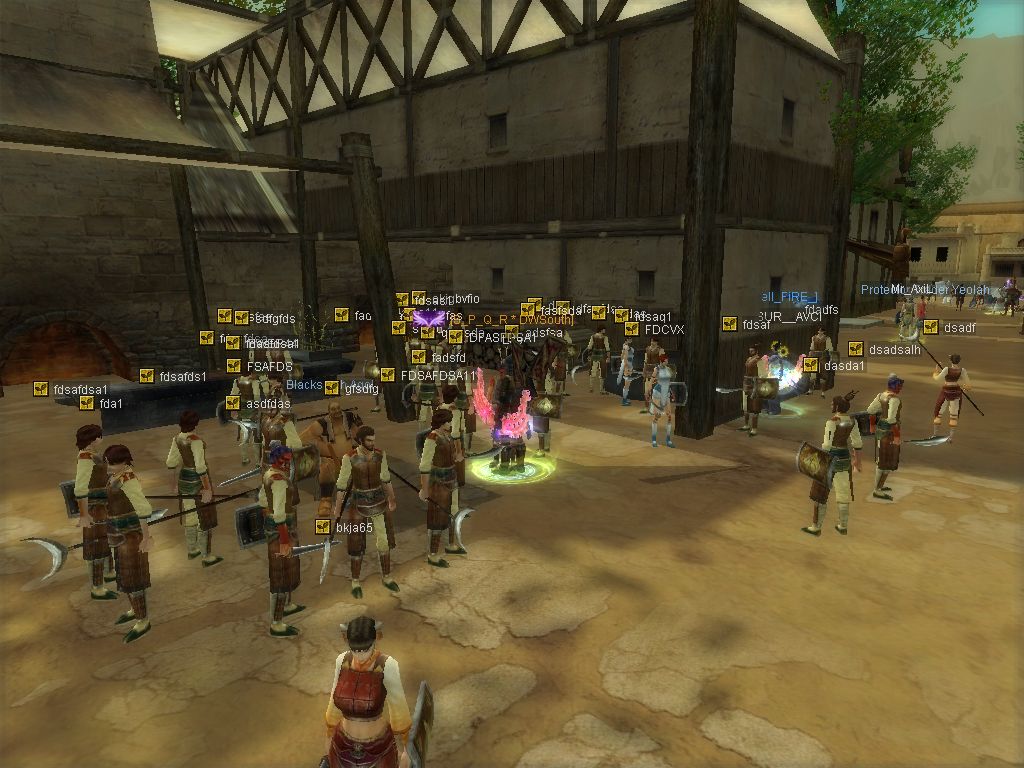Click the FDCVX nameplate

pos(664,329)
